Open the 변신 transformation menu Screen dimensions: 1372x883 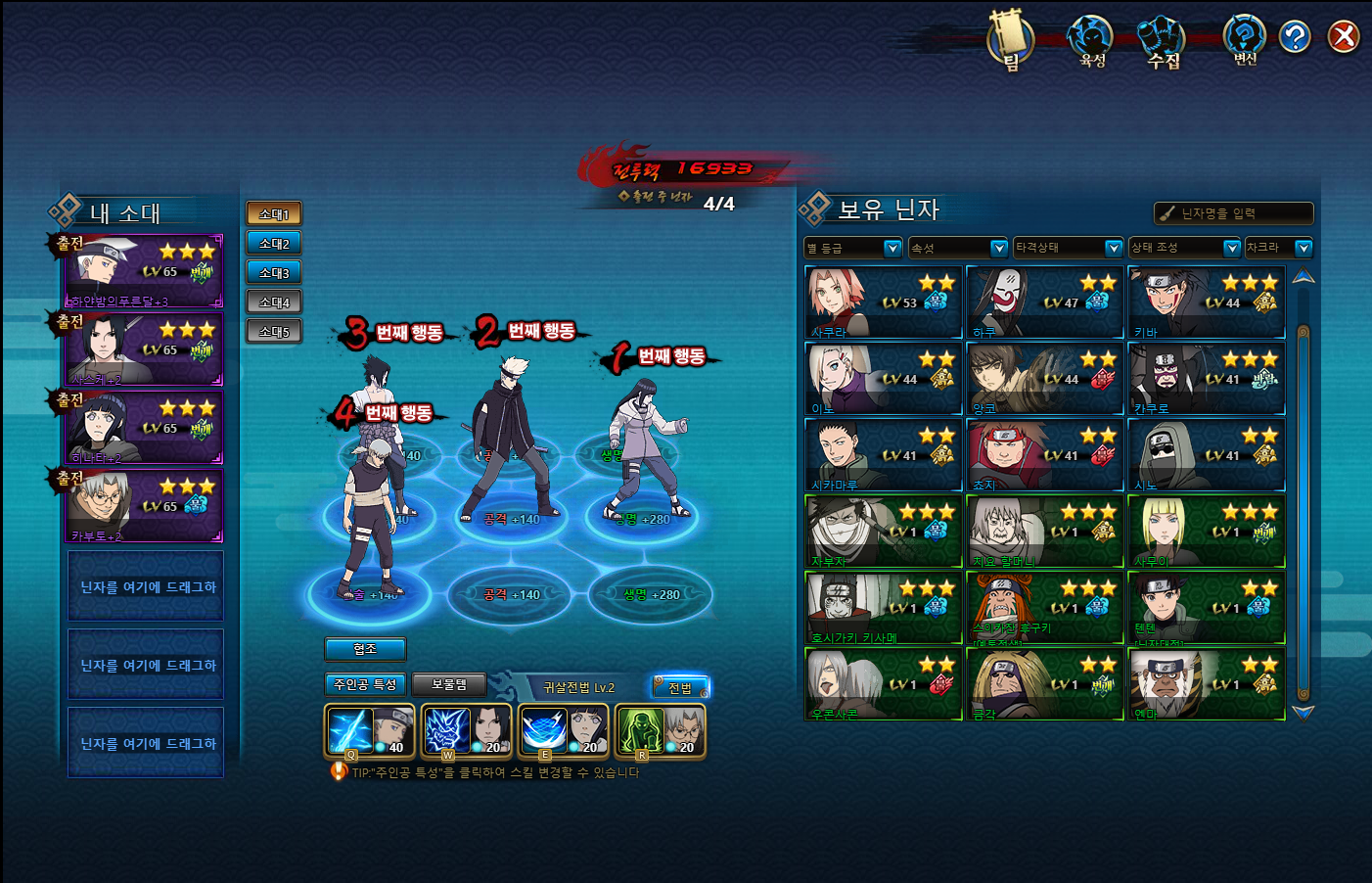pos(1244,39)
